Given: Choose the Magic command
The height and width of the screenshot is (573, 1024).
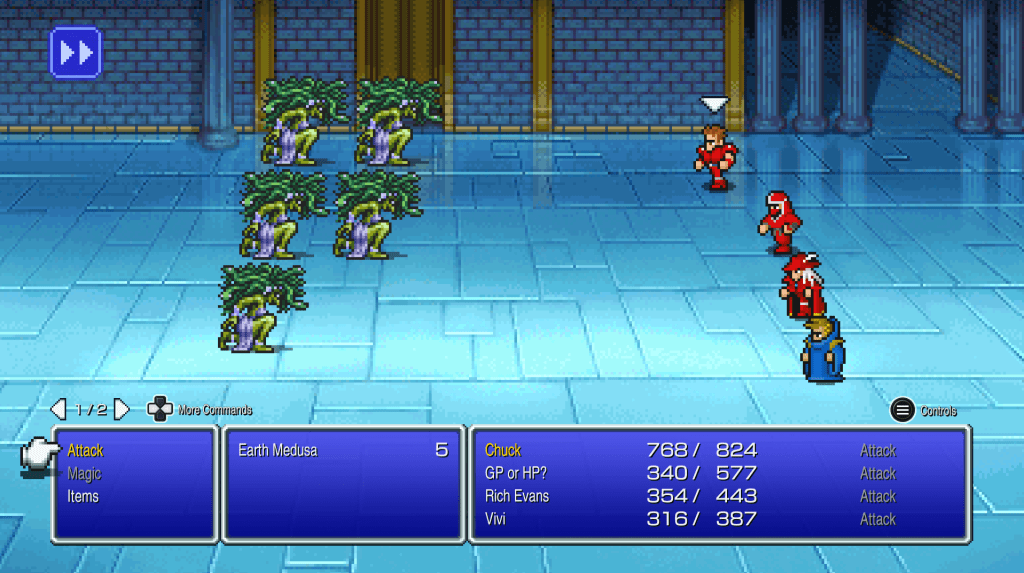Looking at the screenshot, I should (84, 474).
